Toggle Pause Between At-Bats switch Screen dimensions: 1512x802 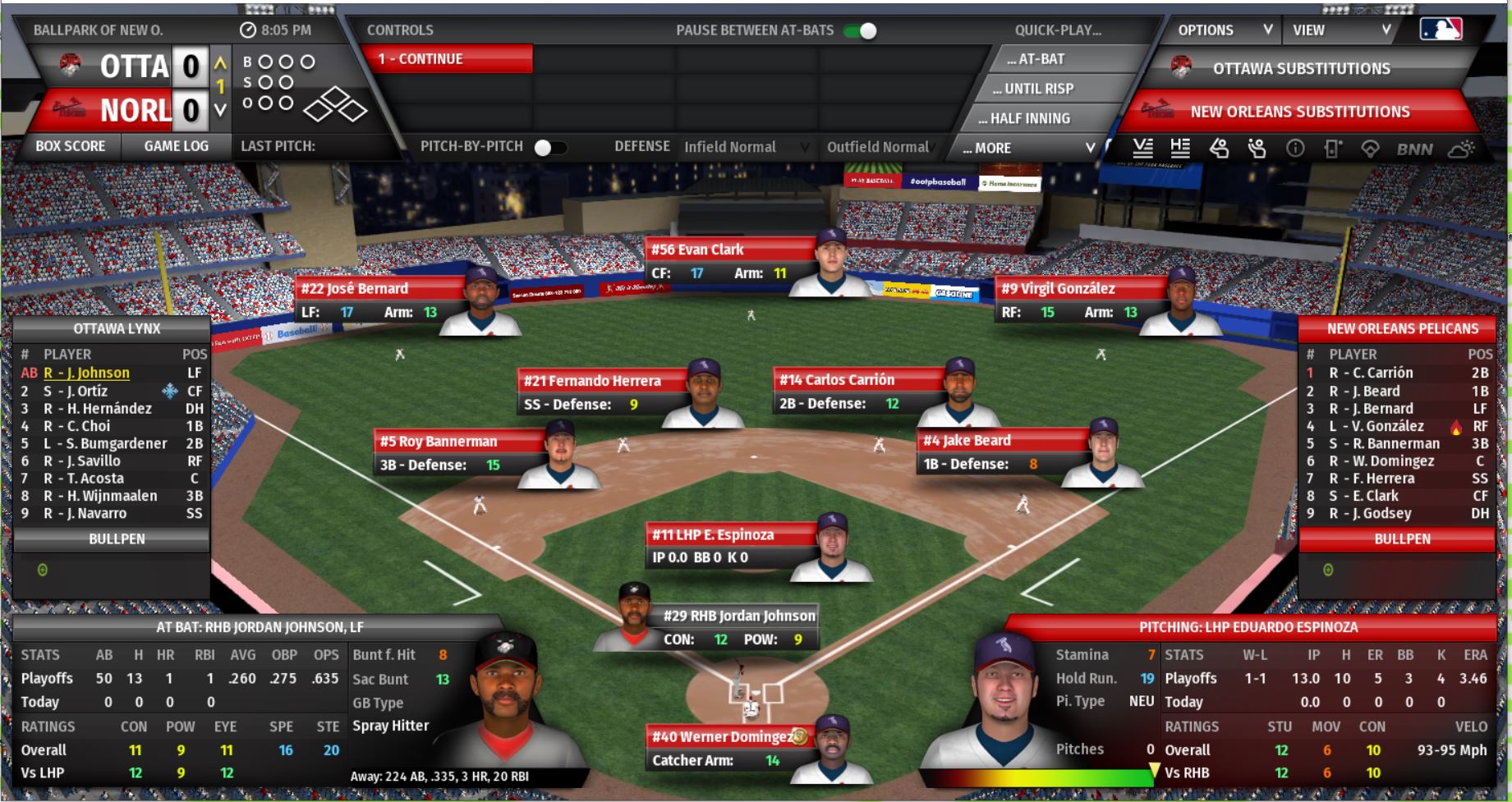861,31
